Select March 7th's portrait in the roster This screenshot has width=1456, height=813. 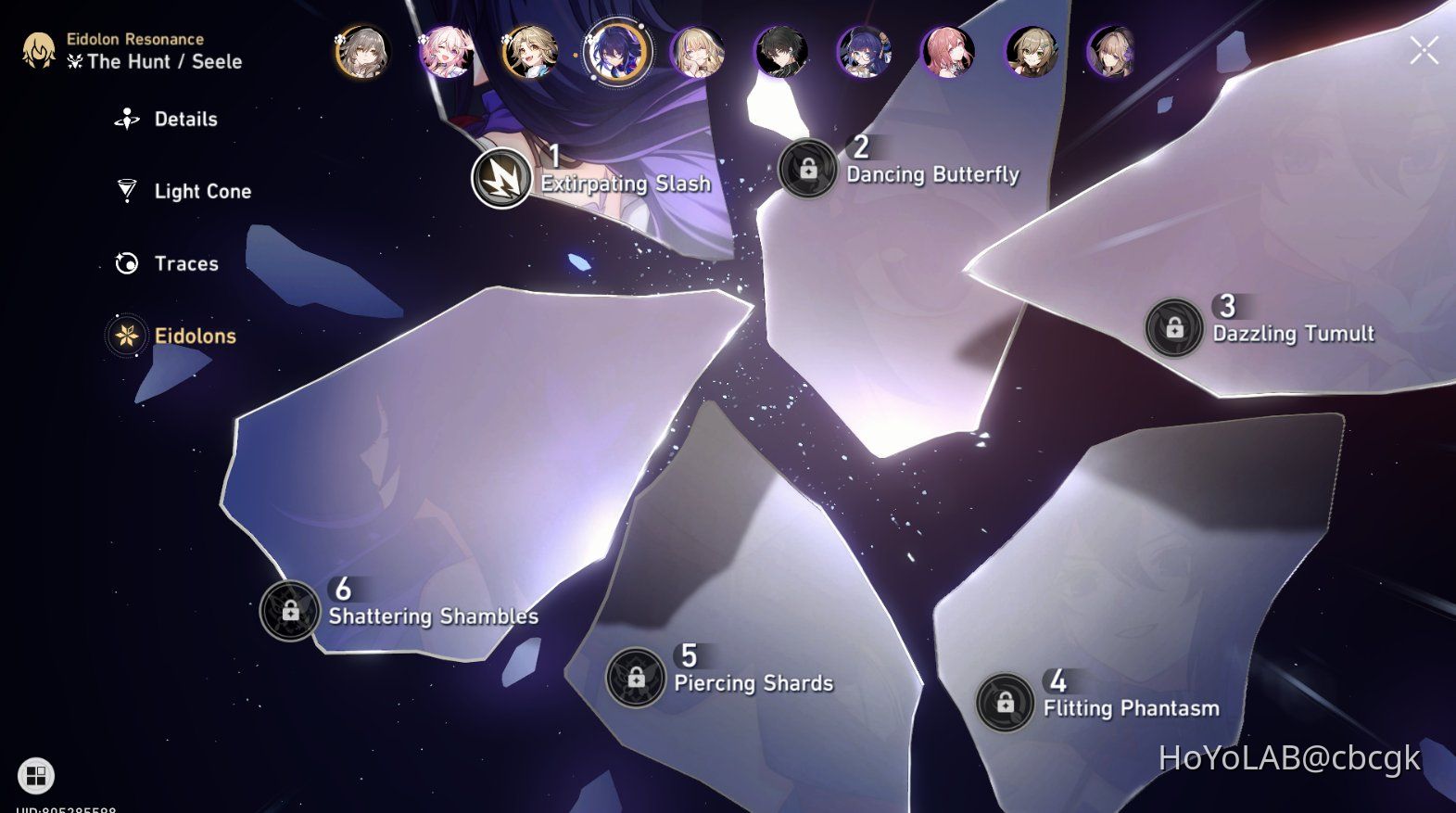(448, 54)
